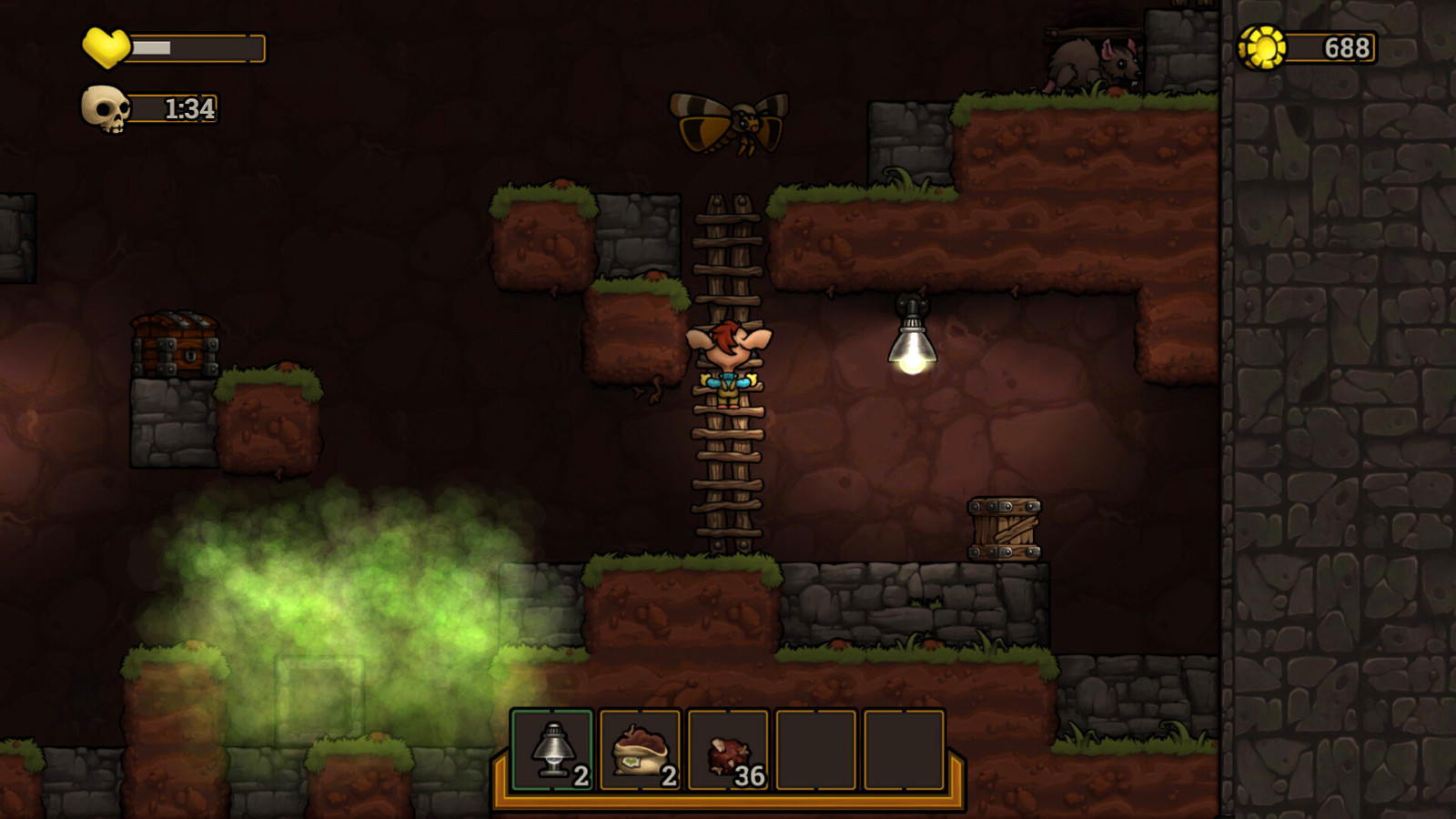The image size is (1456, 819).
Task: Select the fifth empty hotbar slot
Action: [905, 752]
